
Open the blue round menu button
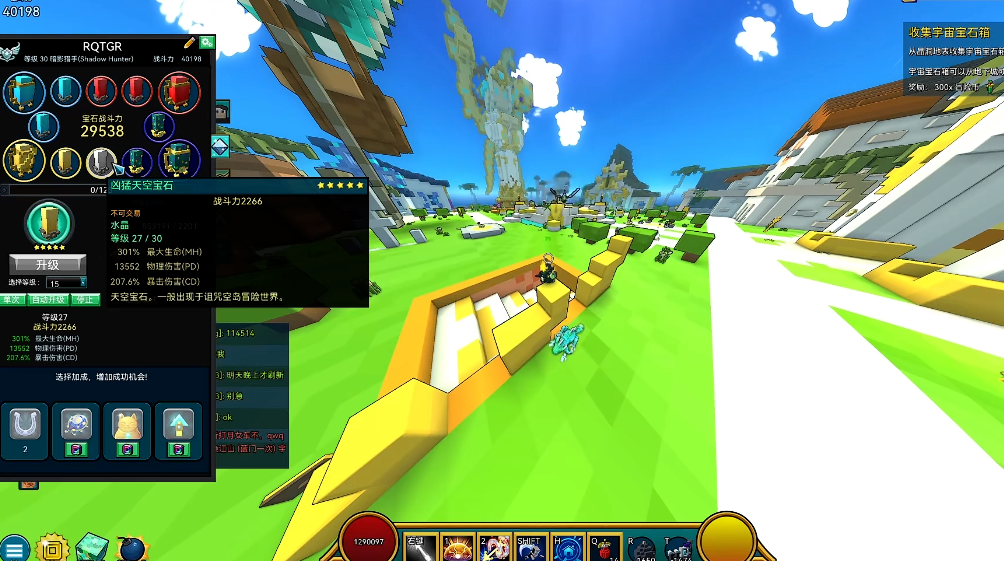pyautogui.click(x=14, y=547)
